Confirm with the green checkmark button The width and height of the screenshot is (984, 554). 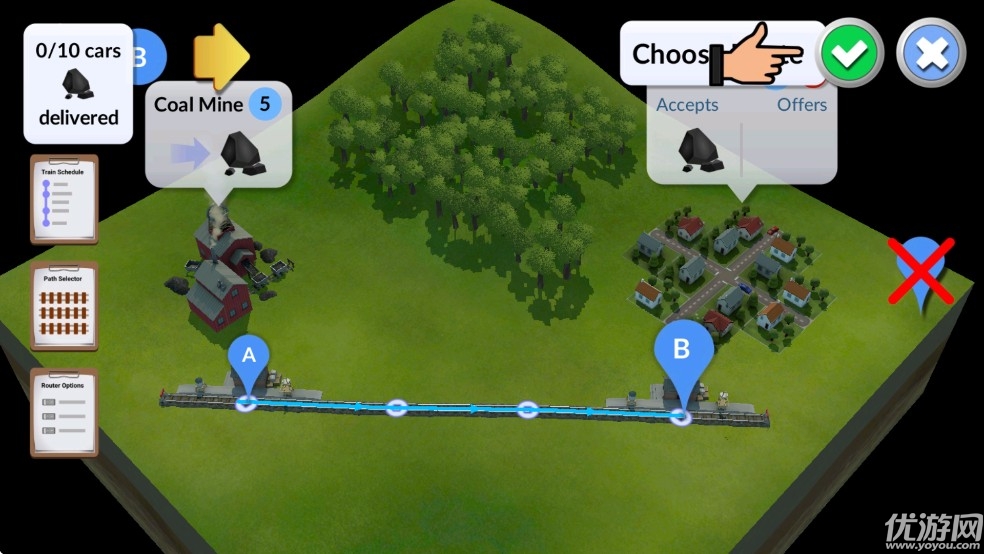pos(850,54)
